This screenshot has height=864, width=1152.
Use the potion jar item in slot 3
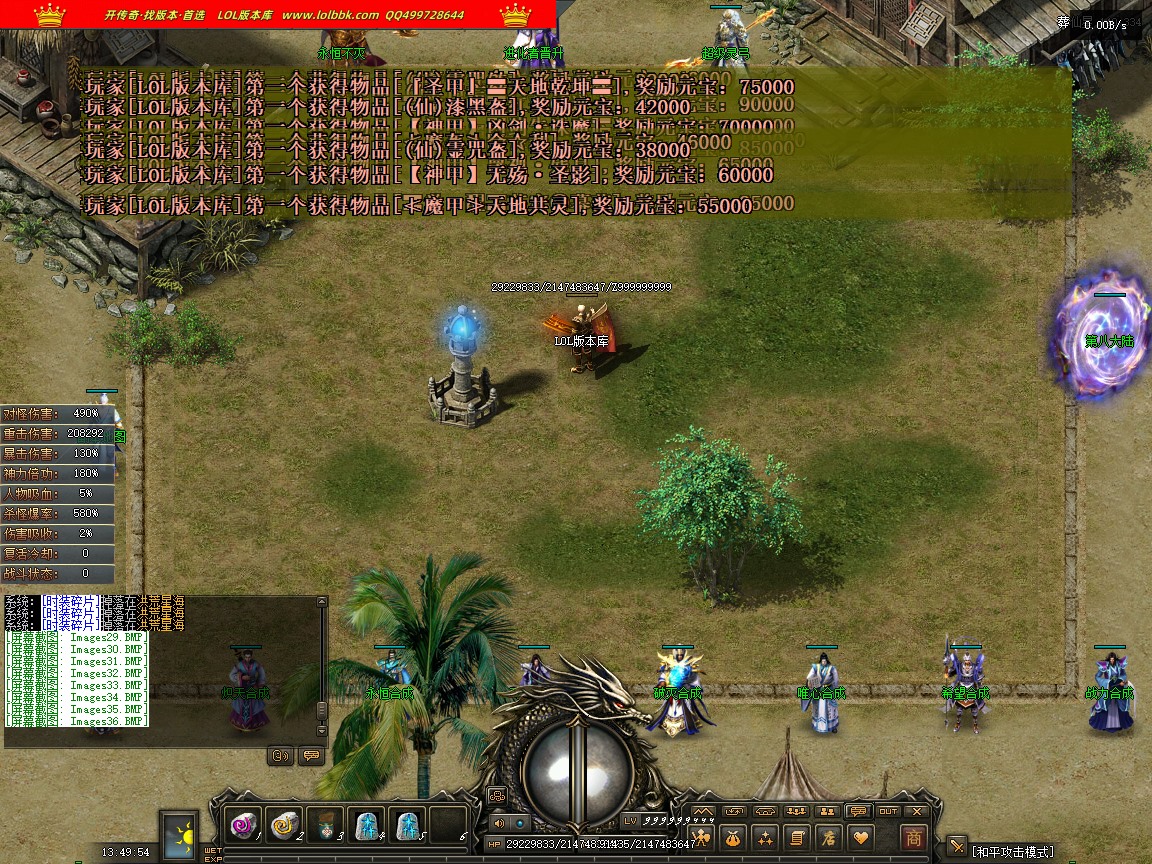coord(325,825)
